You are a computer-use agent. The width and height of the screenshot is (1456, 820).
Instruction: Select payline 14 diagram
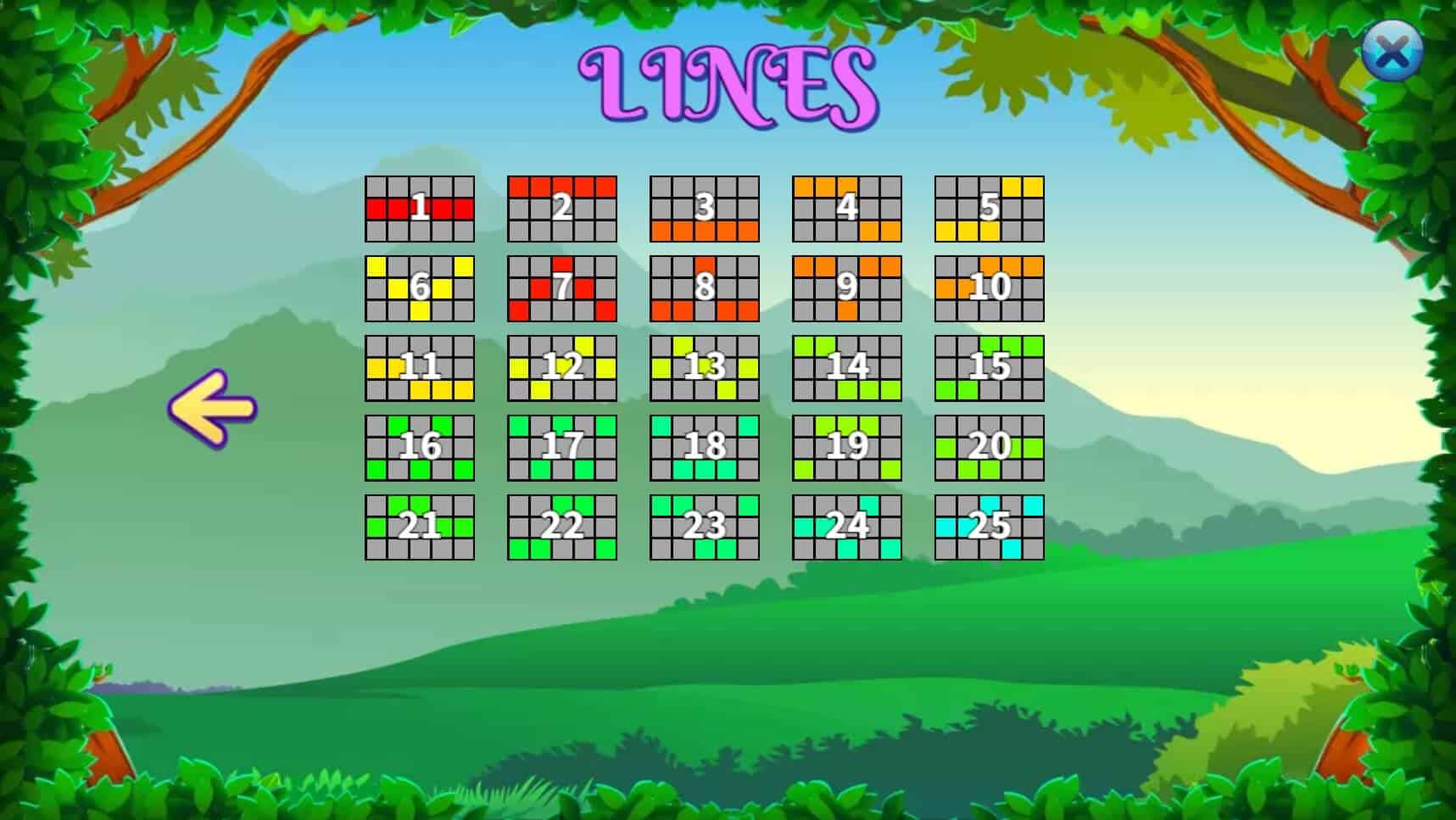[846, 368]
